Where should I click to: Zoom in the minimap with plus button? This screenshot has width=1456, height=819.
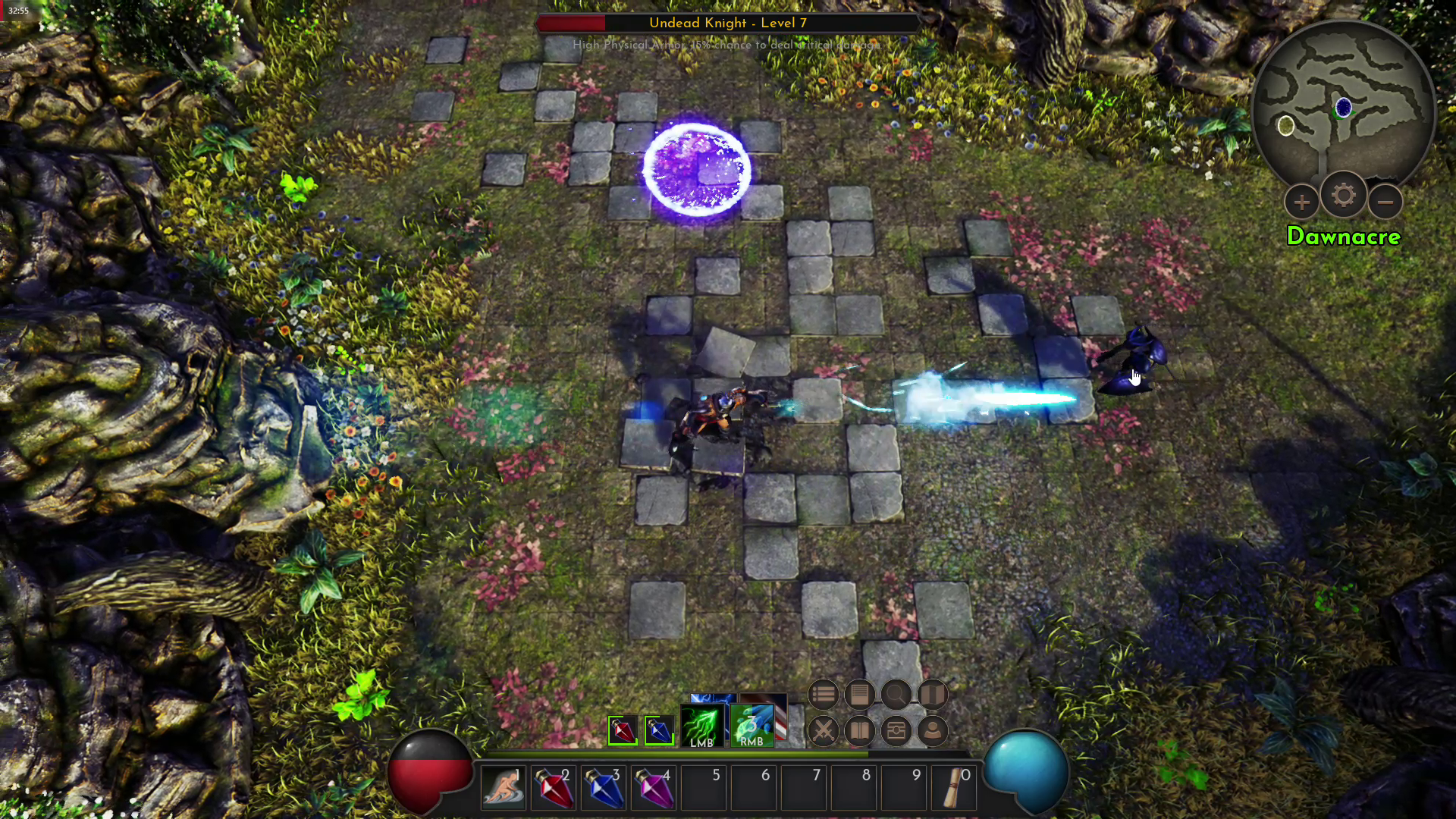(1301, 202)
